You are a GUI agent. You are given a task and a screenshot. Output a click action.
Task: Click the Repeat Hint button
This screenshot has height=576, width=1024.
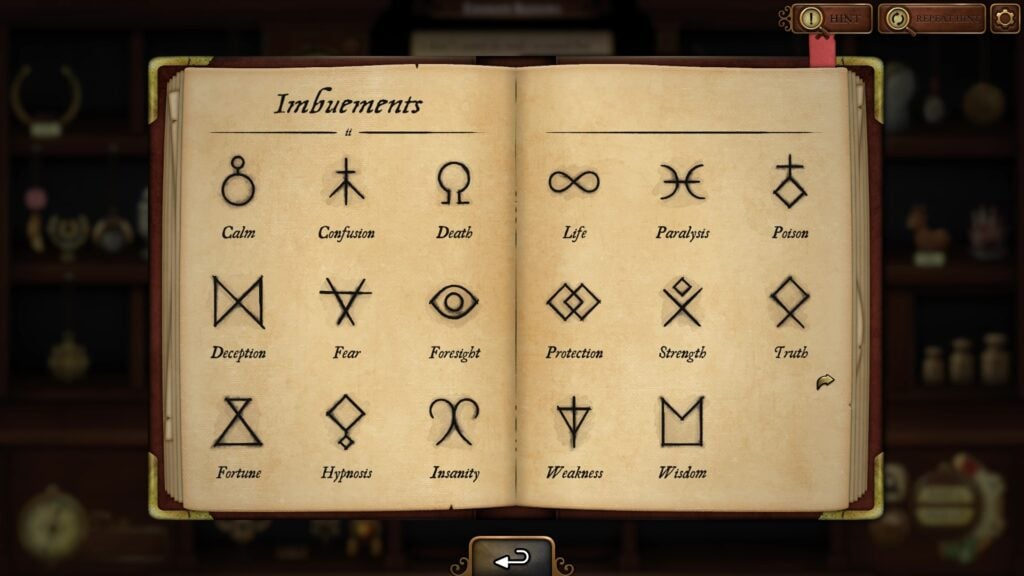[932, 18]
